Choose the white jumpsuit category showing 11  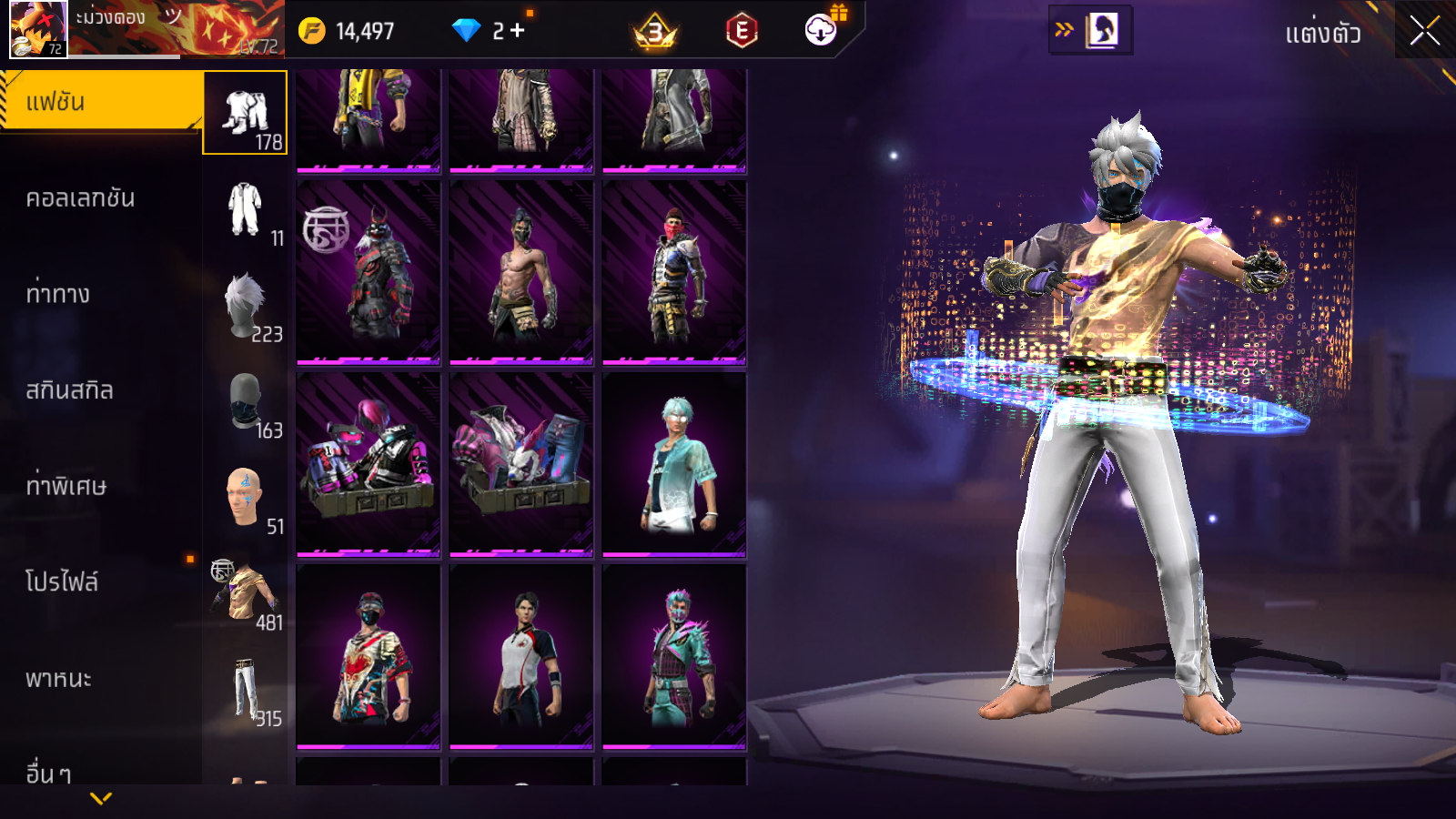pyautogui.click(x=245, y=210)
